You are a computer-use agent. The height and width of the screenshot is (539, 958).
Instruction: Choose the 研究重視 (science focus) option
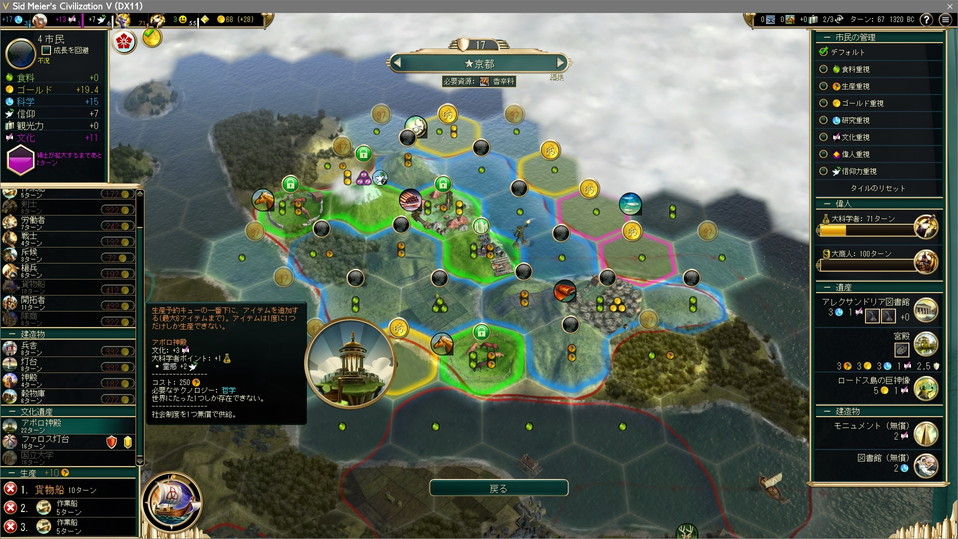click(823, 120)
